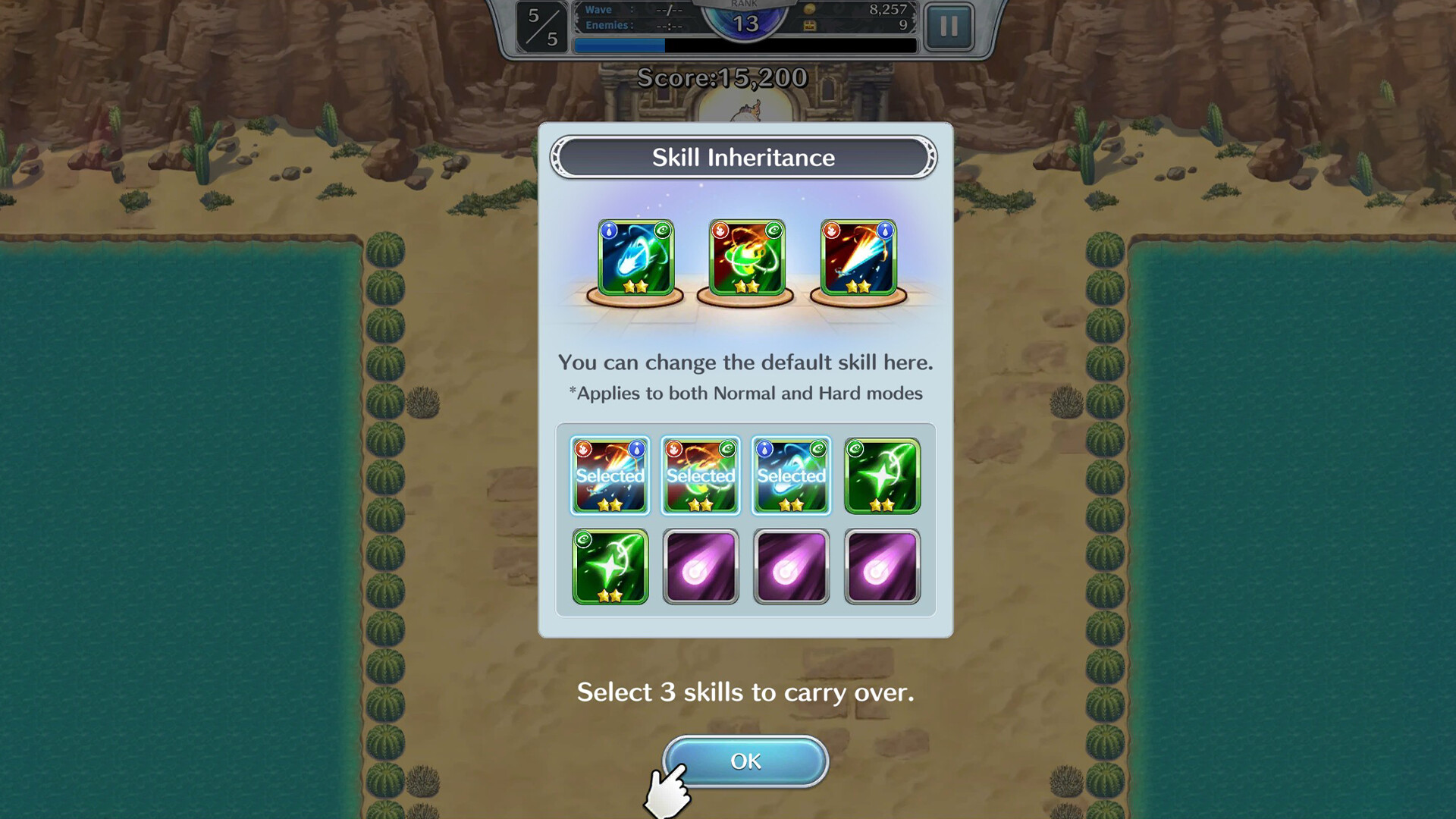Pick the green star skill in the bottom row
The image size is (1456, 819).
(610, 566)
